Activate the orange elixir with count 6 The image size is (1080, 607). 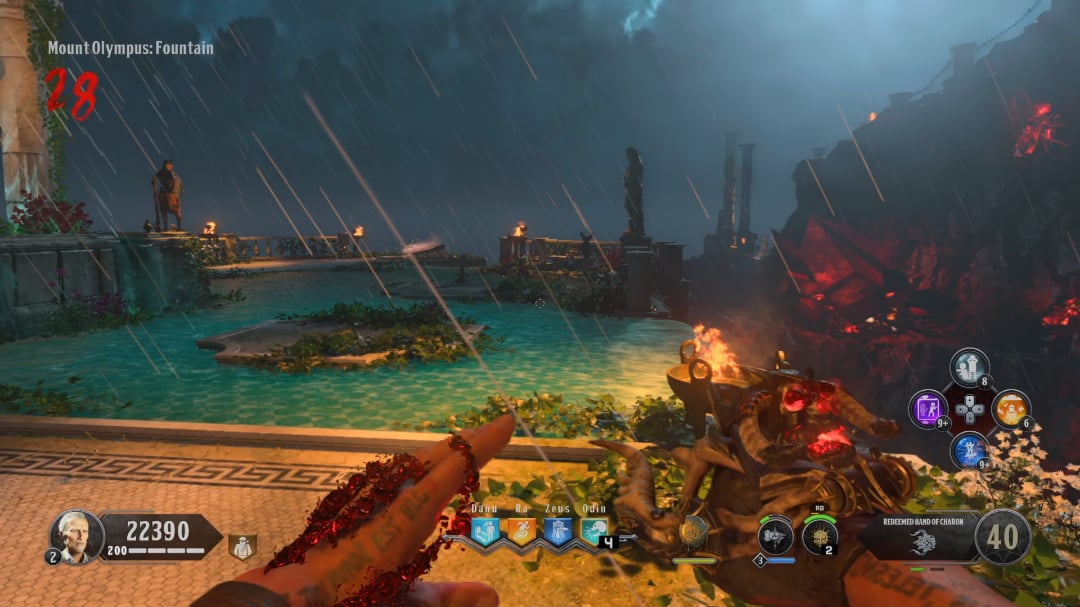pos(1011,409)
